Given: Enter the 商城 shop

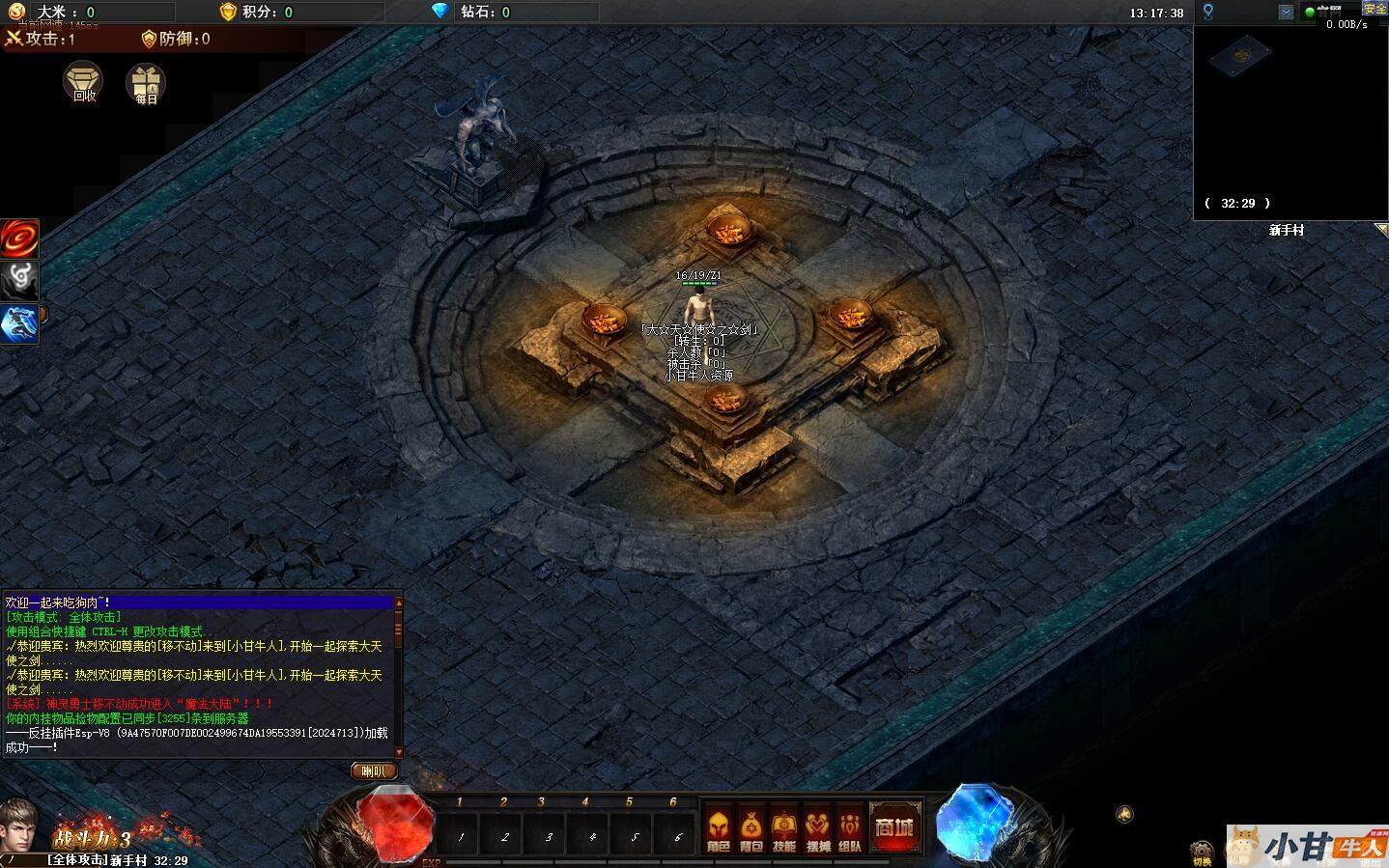Looking at the screenshot, I should pos(894,827).
